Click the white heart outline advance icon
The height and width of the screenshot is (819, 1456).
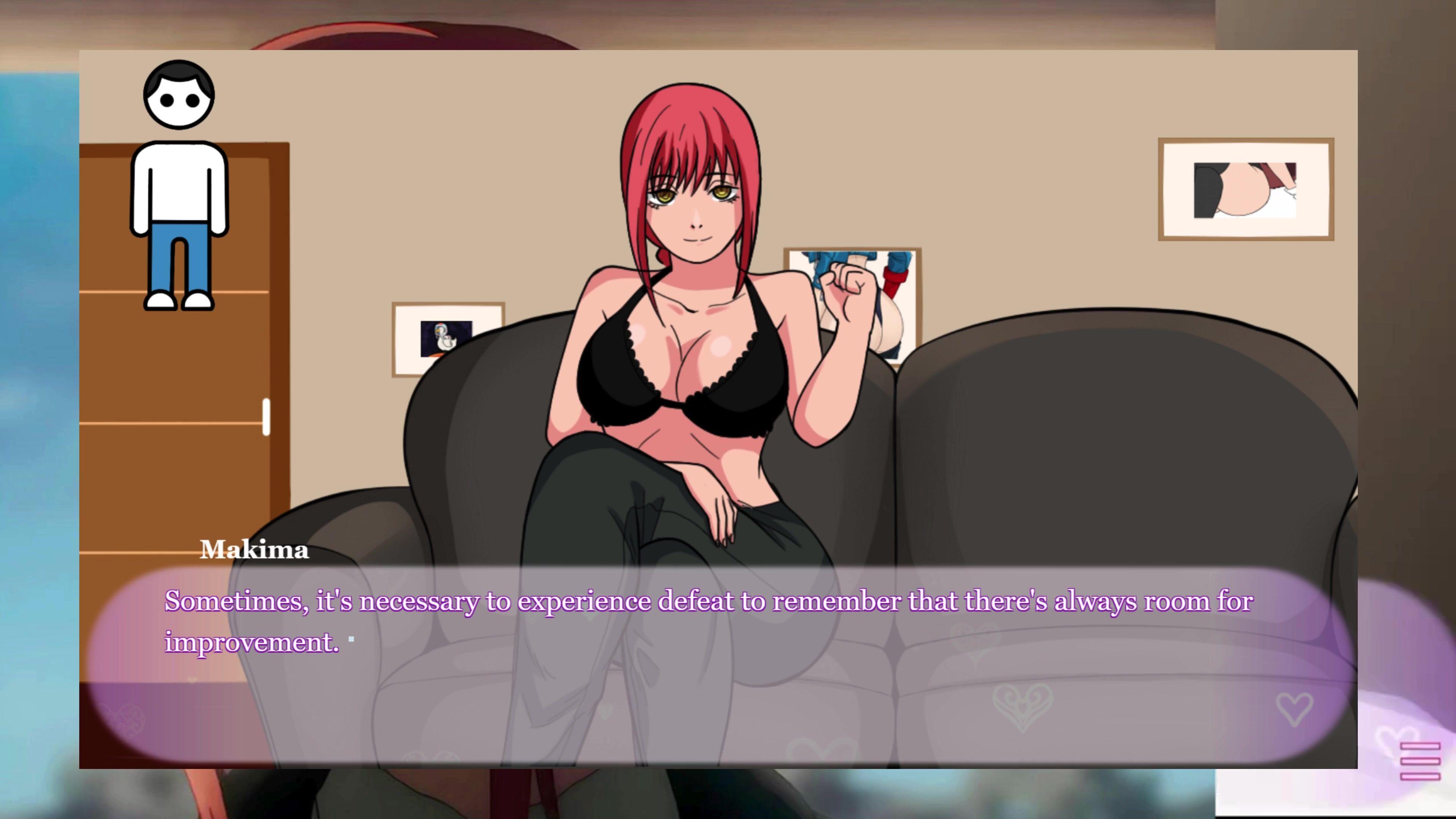[x=1294, y=709]
